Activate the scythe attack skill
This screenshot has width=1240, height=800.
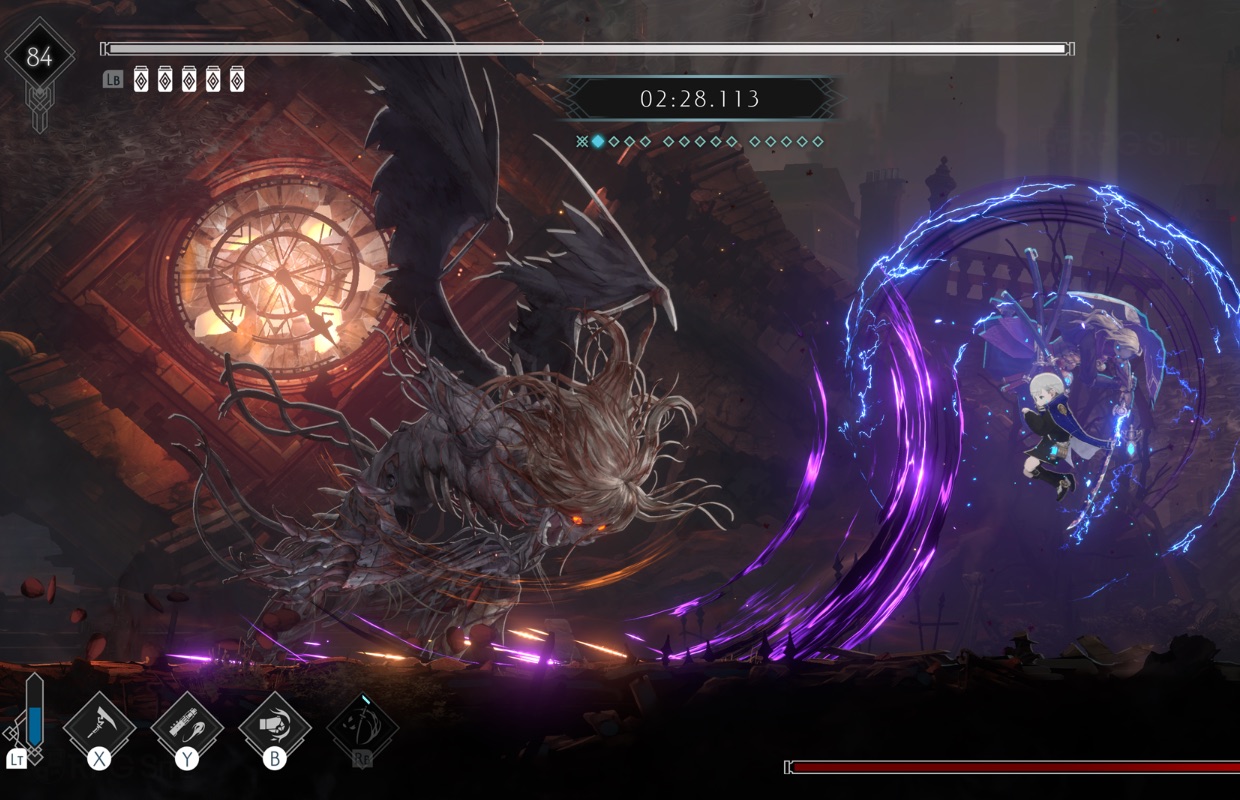click(x=99, y=724)
